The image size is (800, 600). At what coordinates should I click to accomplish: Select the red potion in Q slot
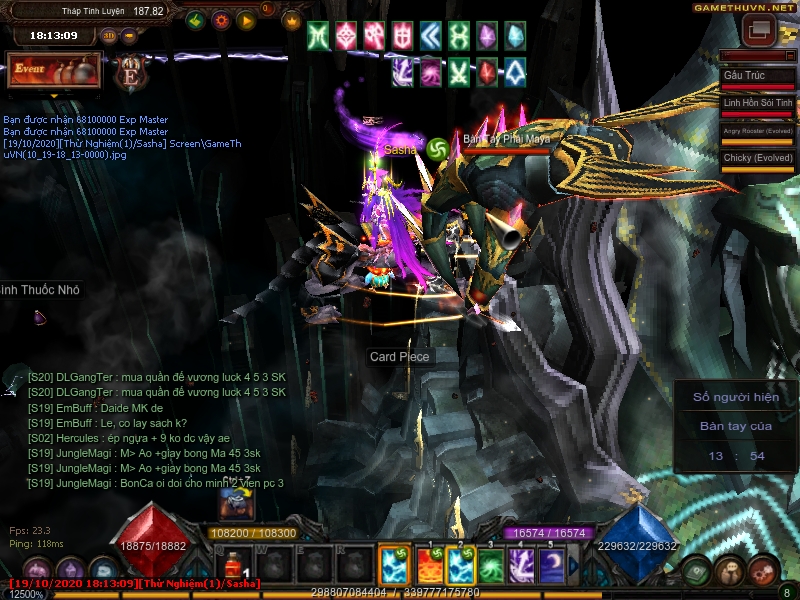234,566
